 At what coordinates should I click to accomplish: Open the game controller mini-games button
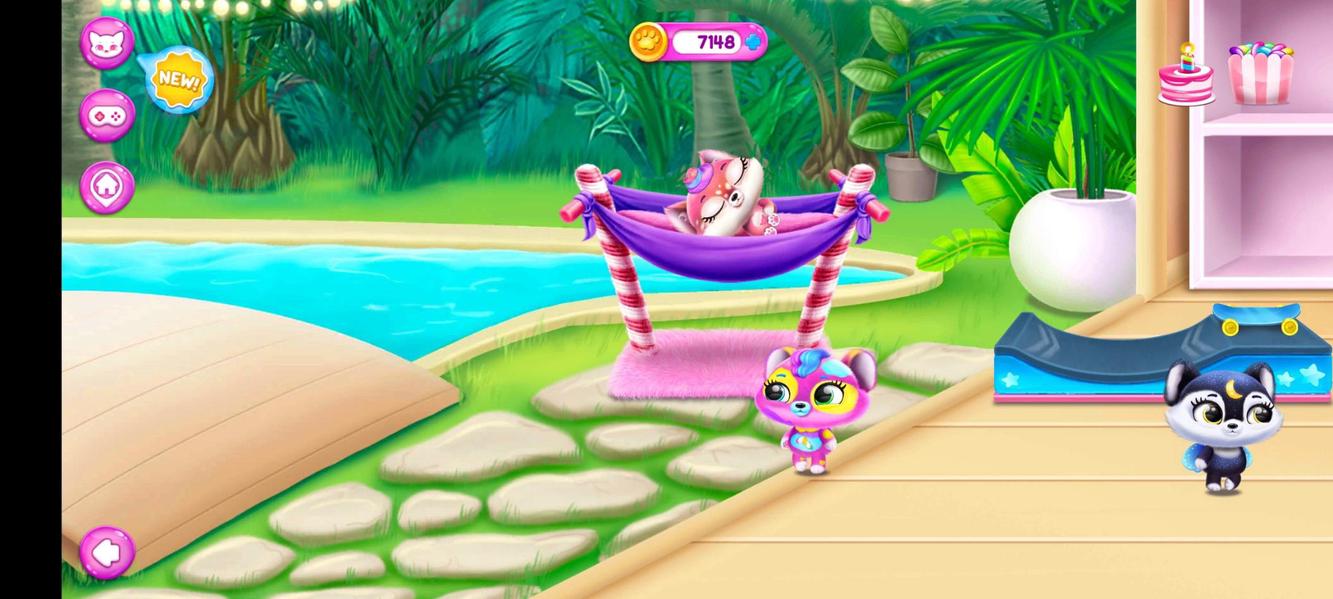[107, 115]
